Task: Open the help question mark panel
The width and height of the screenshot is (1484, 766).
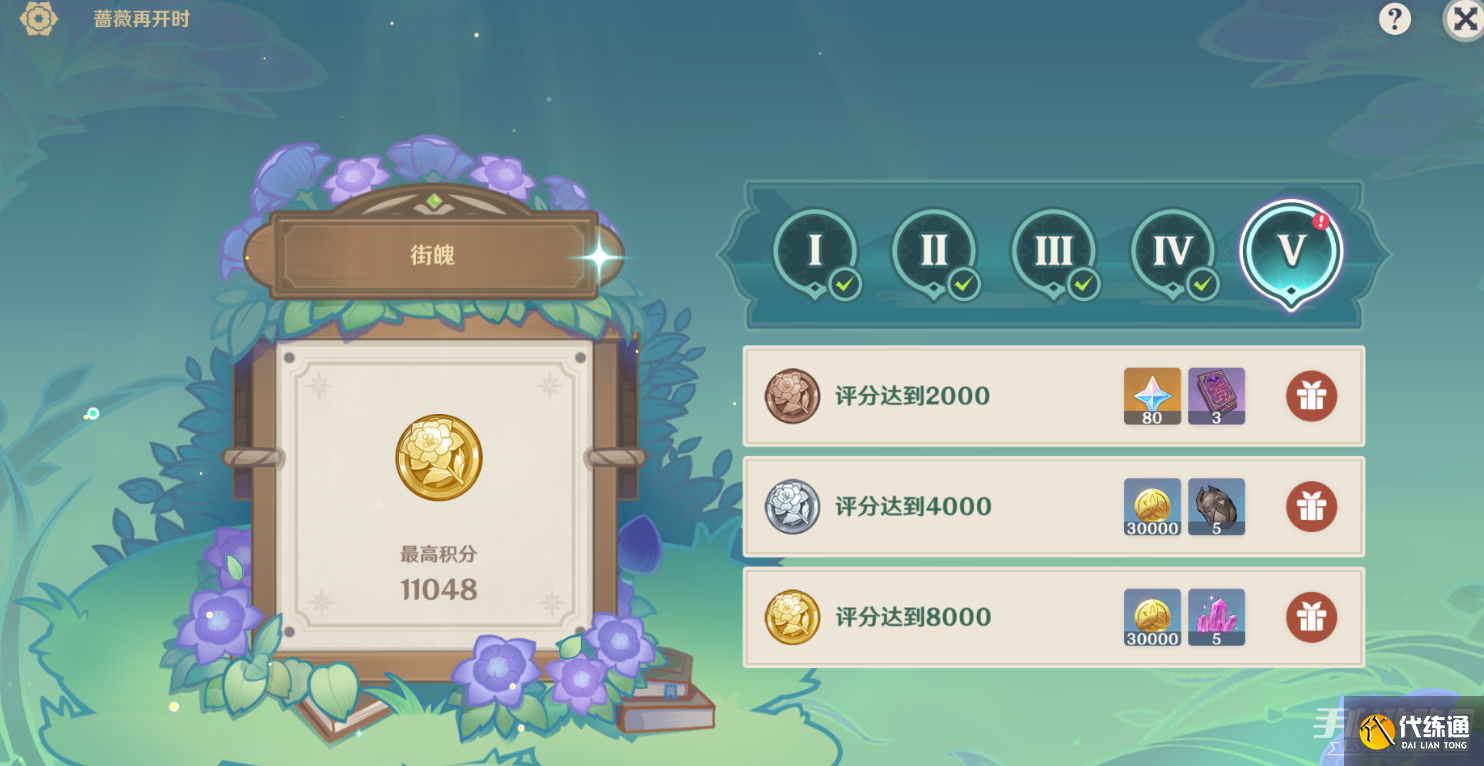Action: 1394,19
